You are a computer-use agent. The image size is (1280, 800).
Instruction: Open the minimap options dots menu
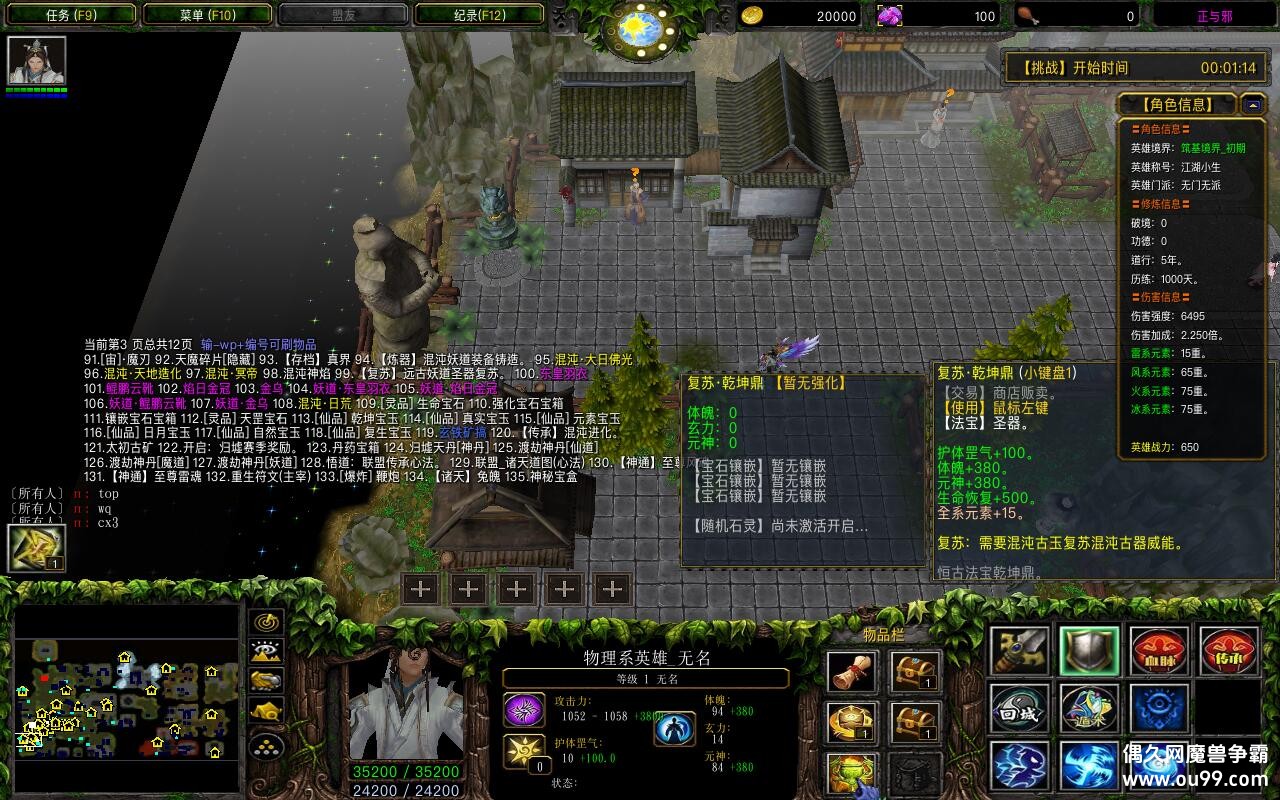coord(267,745)
